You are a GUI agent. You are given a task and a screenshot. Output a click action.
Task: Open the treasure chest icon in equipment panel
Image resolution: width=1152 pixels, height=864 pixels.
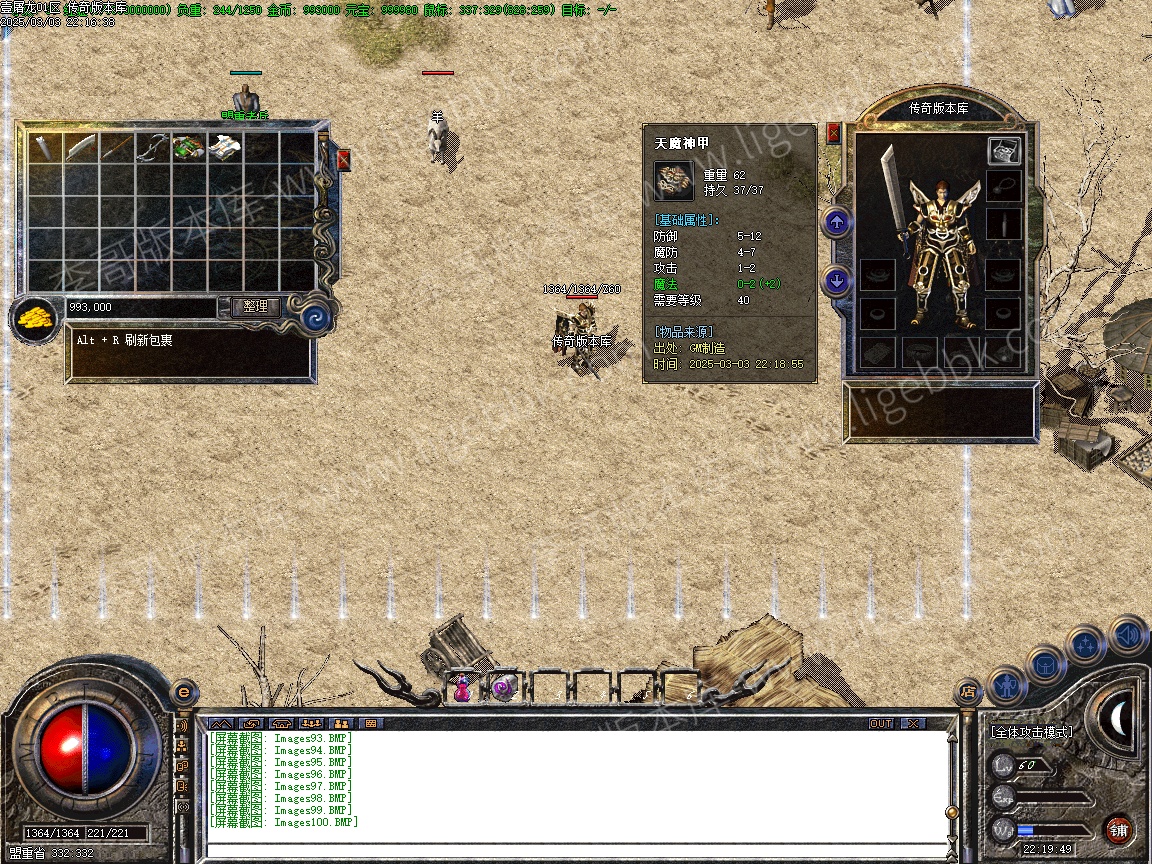[1004, 151]
